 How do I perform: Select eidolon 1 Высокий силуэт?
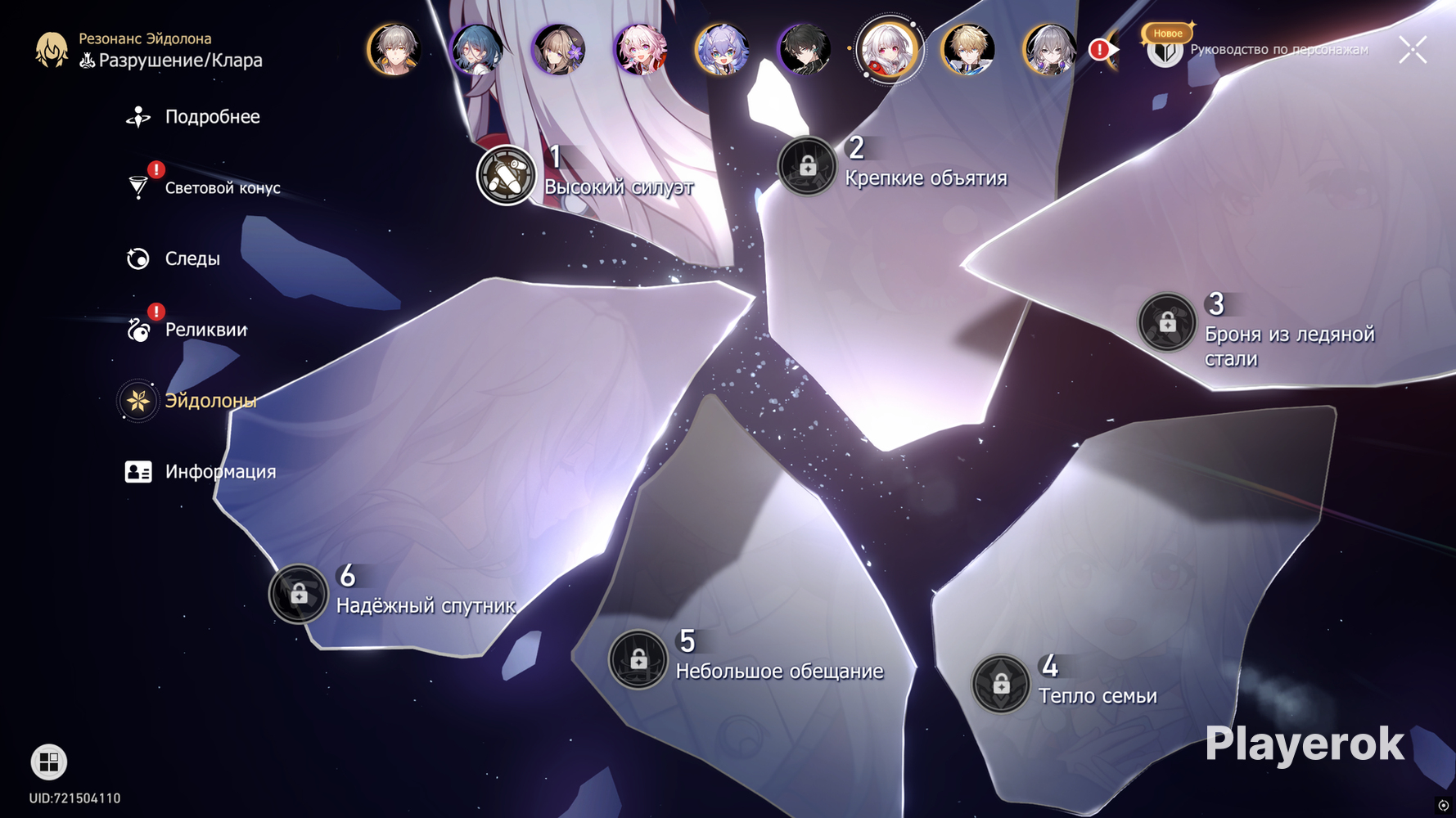[x=506, y=175]
